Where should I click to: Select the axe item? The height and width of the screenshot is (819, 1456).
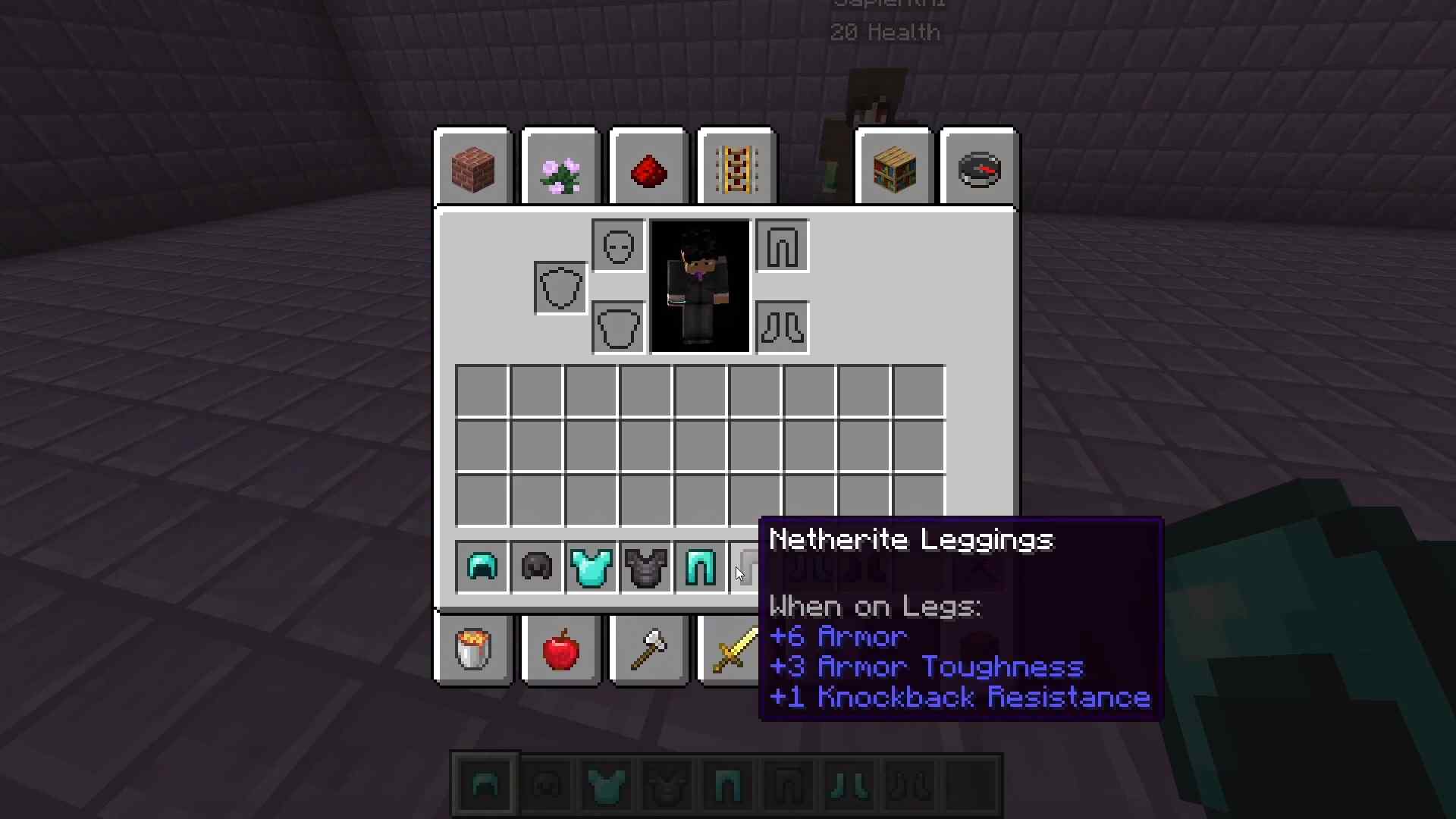648,651
